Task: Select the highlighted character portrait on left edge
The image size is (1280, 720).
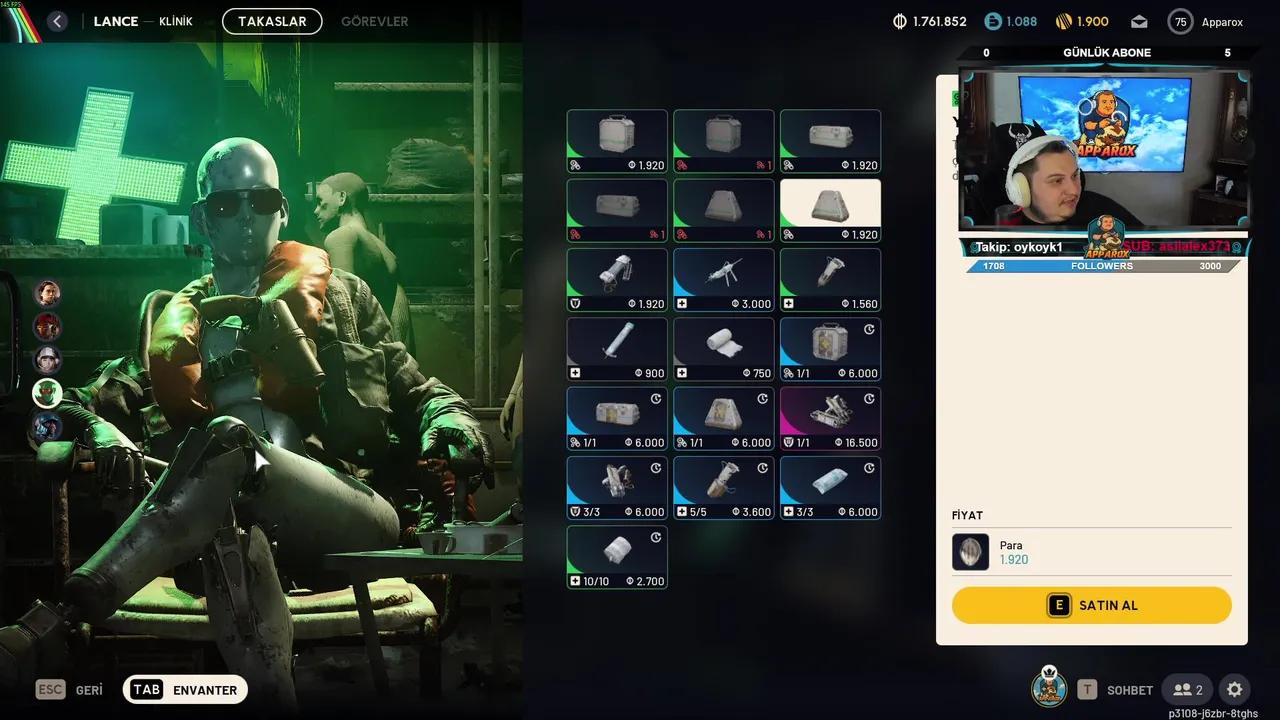Action: point(47,393)
